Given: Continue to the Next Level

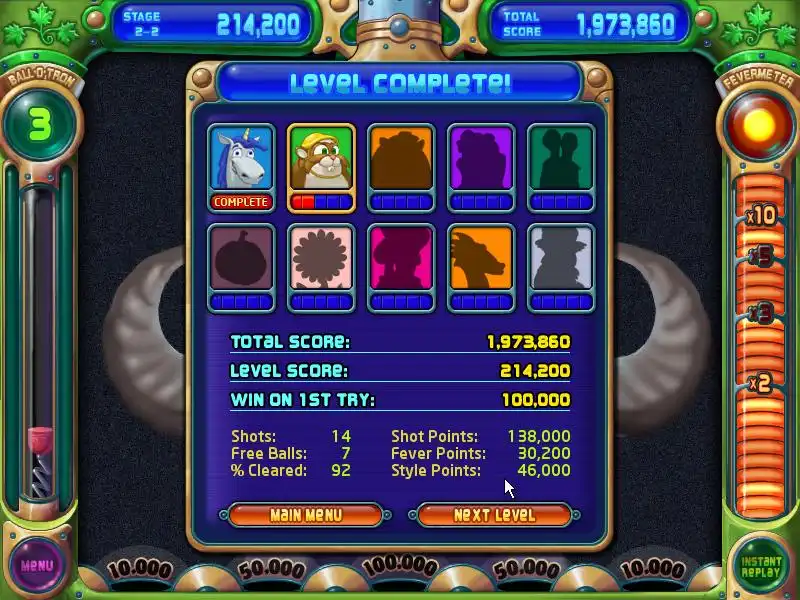Looking at the screenshot, I should tap(494, 515).
